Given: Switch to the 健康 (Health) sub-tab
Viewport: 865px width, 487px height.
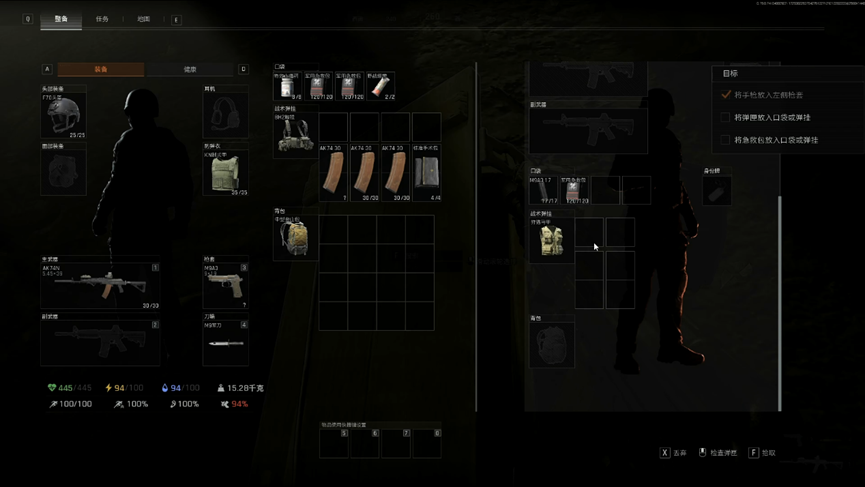Looking at the screenshot, I should (190, 70).
